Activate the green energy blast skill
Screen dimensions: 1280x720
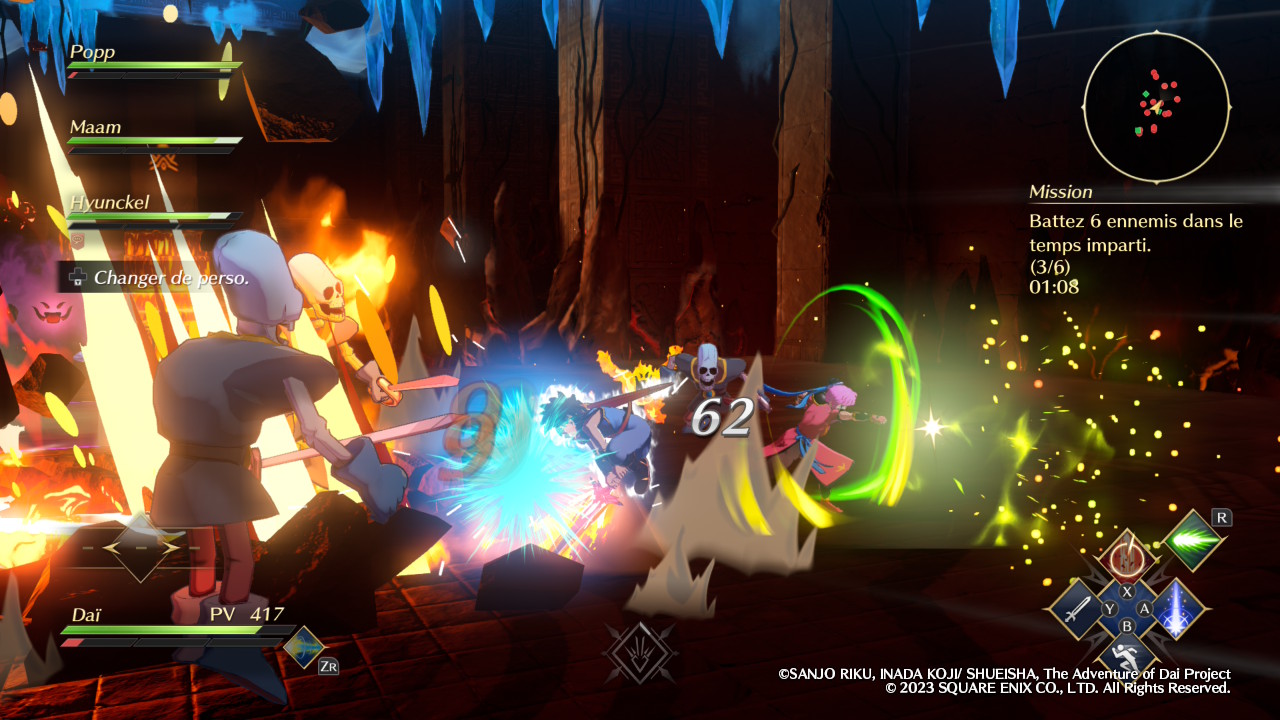1193,541
